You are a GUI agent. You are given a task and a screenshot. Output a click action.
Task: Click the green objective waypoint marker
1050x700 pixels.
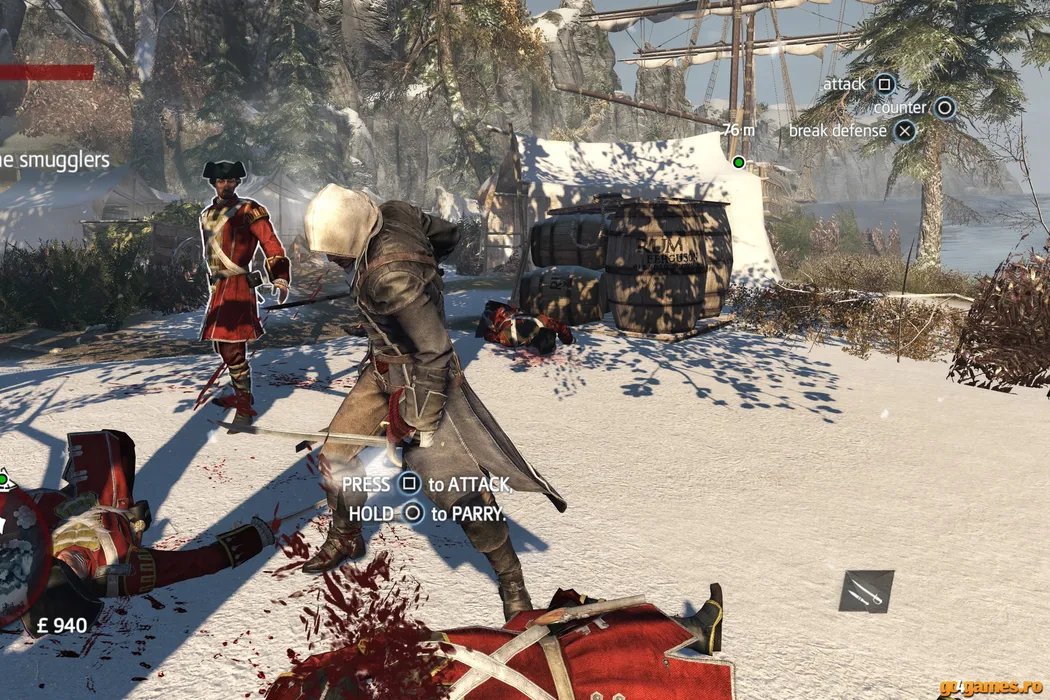738,162
